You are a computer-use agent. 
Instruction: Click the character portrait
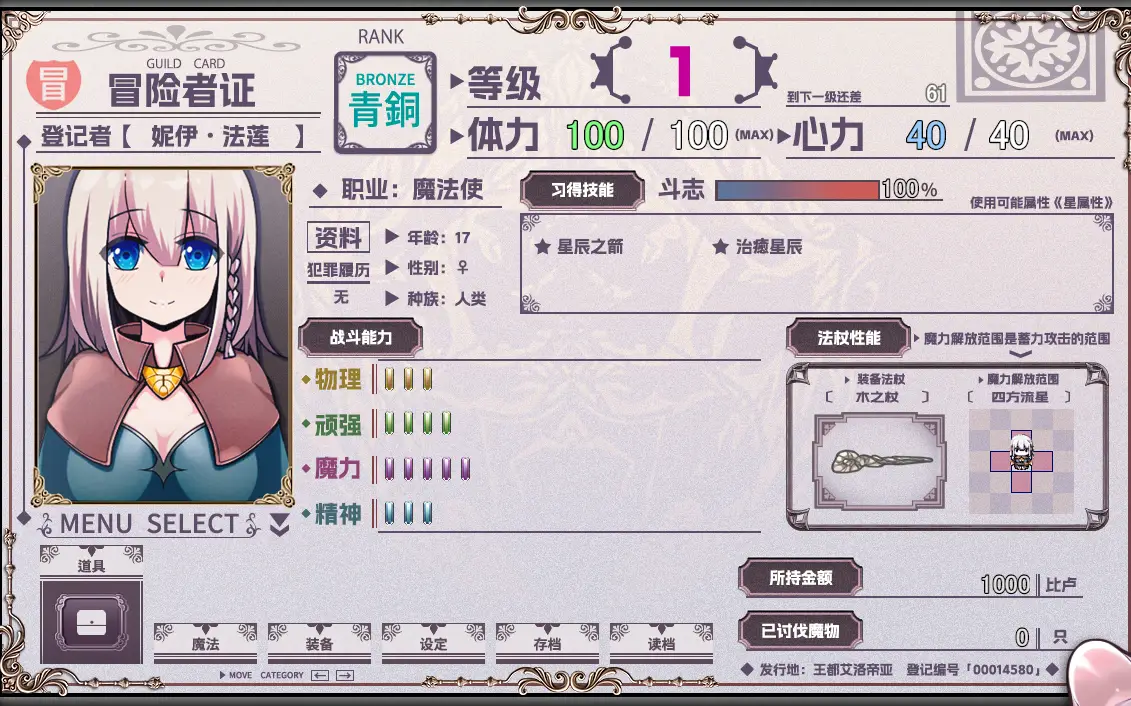pyautogui.click(x=165, y=335)
